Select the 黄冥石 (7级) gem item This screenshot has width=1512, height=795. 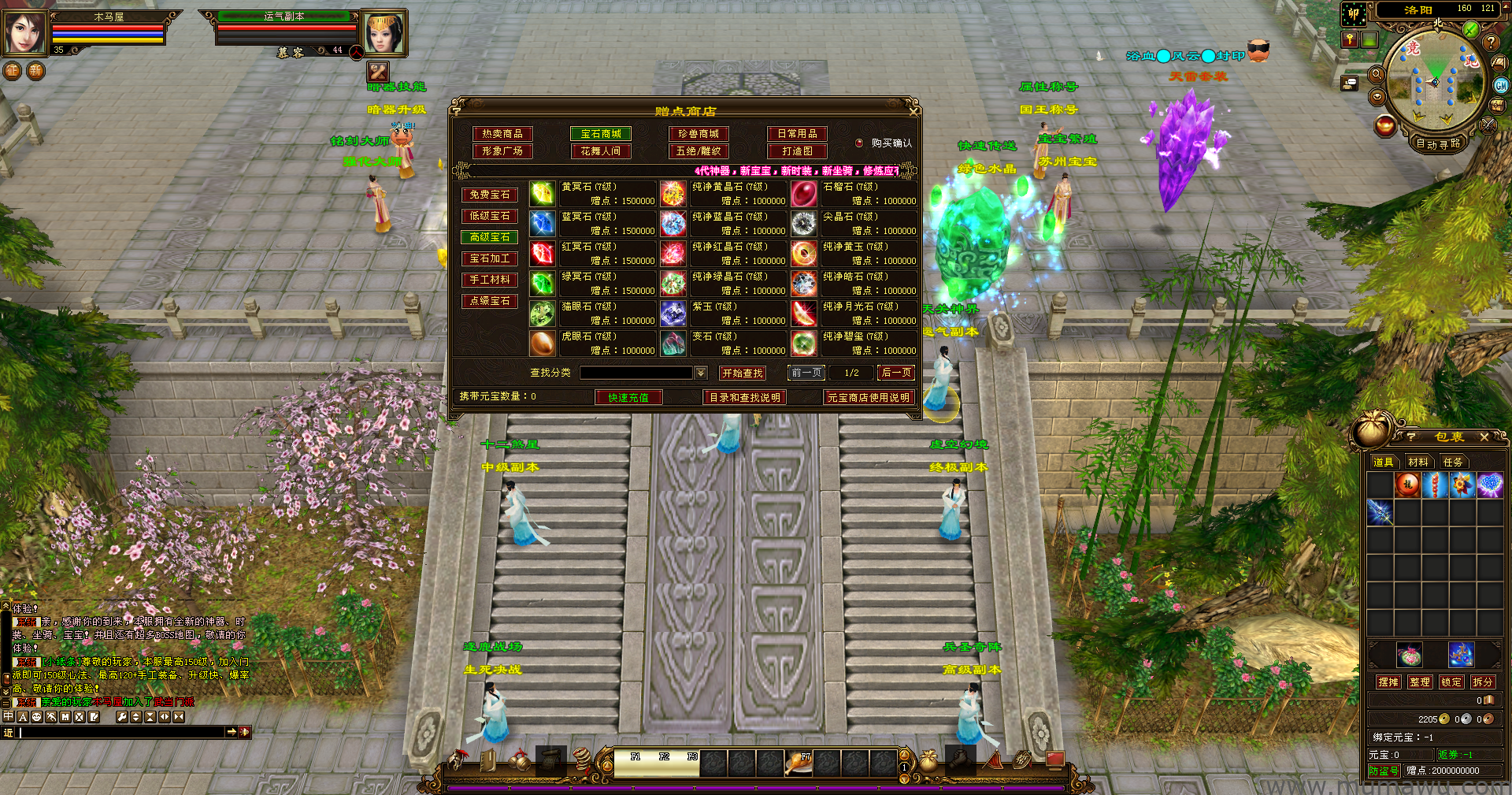542,194
